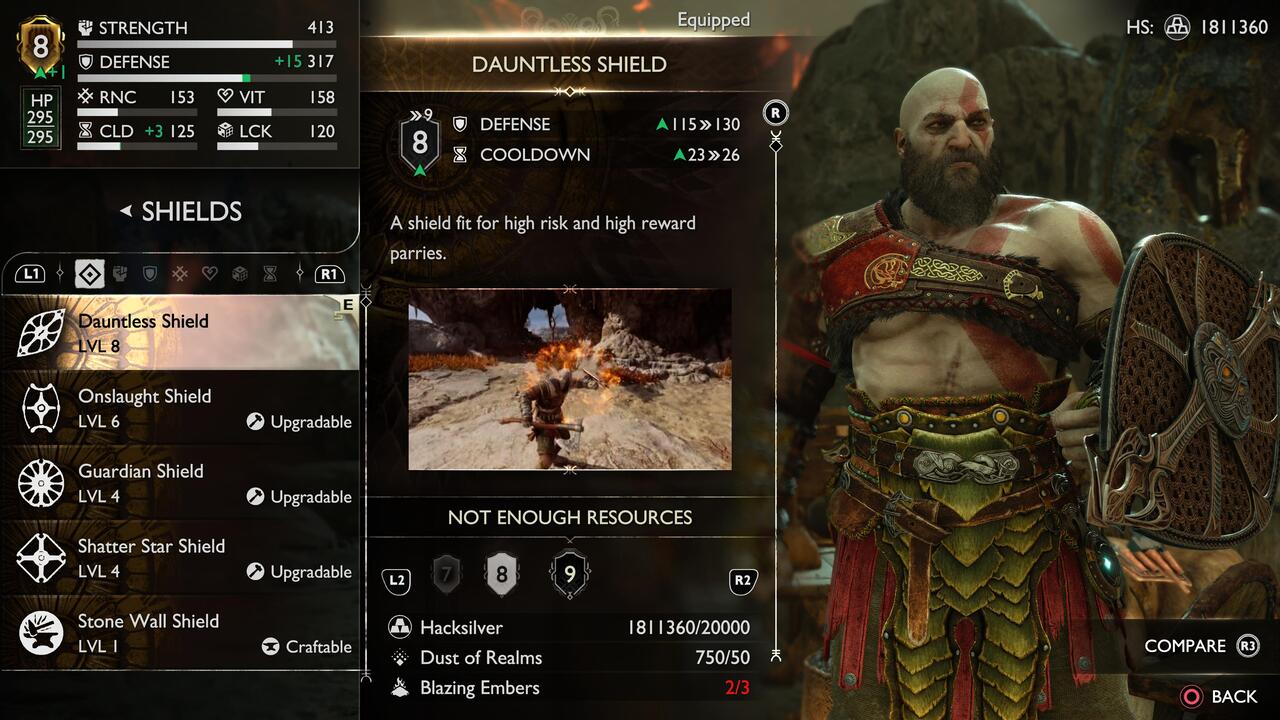1280x720 pixels.
Task: Click the Cooldown hourglass filter icon
Action: 270,273
